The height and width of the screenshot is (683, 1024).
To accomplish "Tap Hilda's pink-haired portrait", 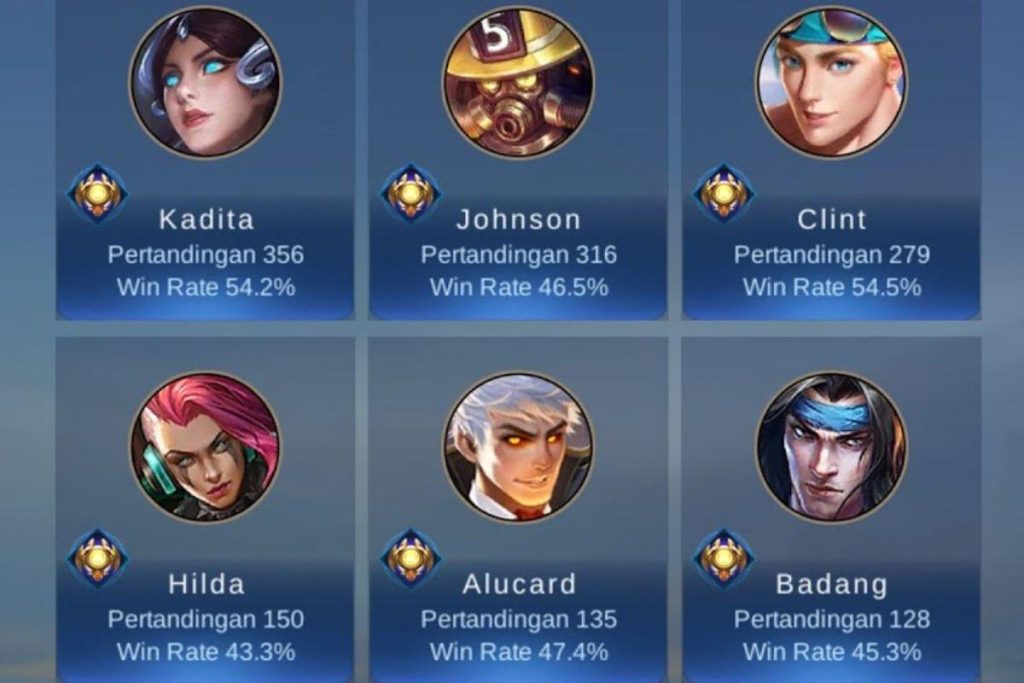I will pyautogui.click(x=205, y=447).
